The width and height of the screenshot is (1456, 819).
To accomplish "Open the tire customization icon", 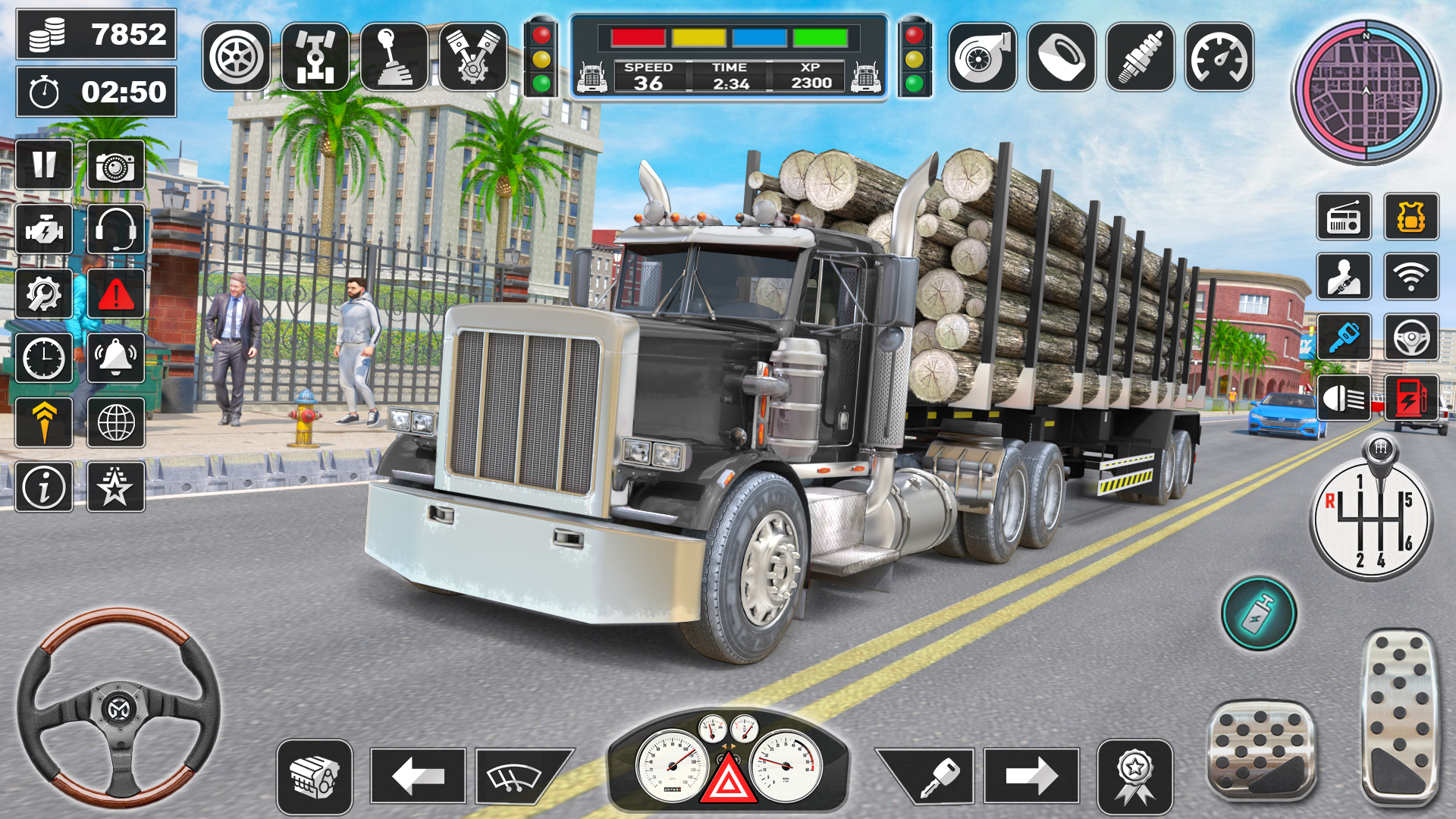I will (235, 55).
